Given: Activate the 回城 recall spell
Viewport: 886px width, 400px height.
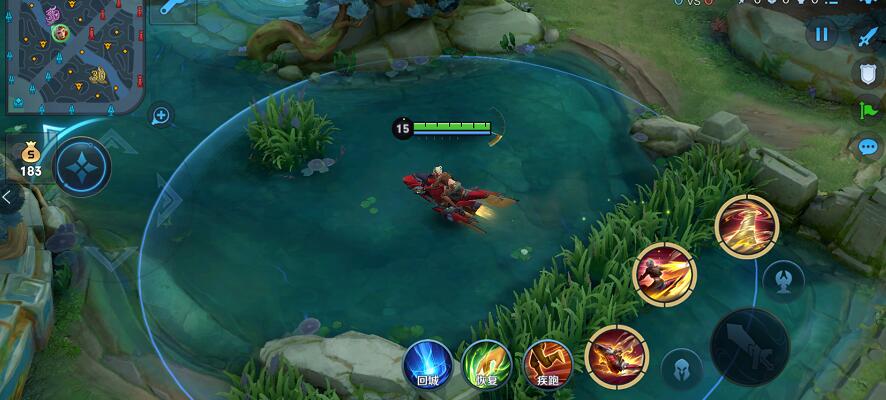Looking at the screenshot, I should pyautogui.click(x=428, y=364).
